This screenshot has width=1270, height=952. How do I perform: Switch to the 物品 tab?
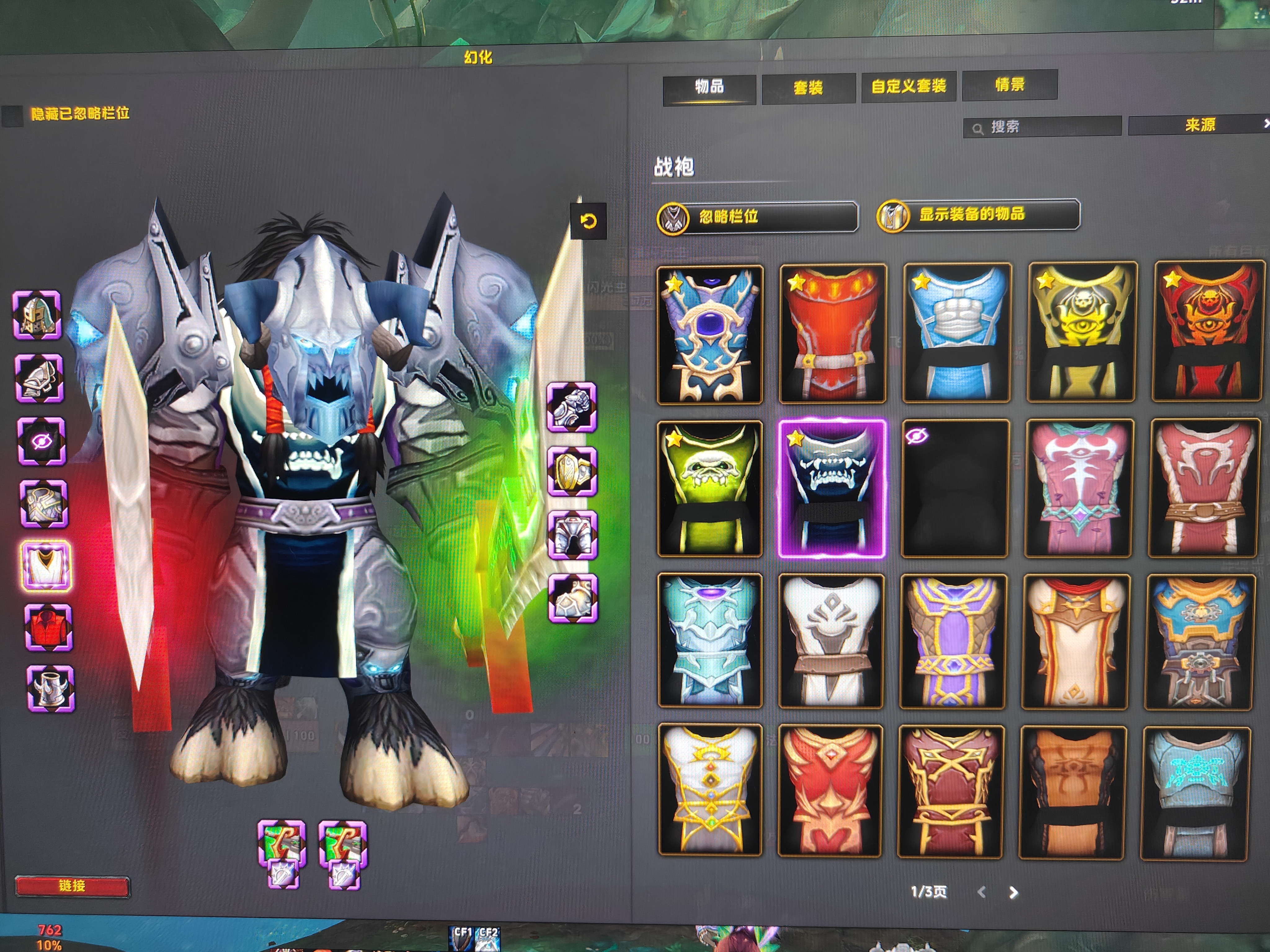pos(709,88)
